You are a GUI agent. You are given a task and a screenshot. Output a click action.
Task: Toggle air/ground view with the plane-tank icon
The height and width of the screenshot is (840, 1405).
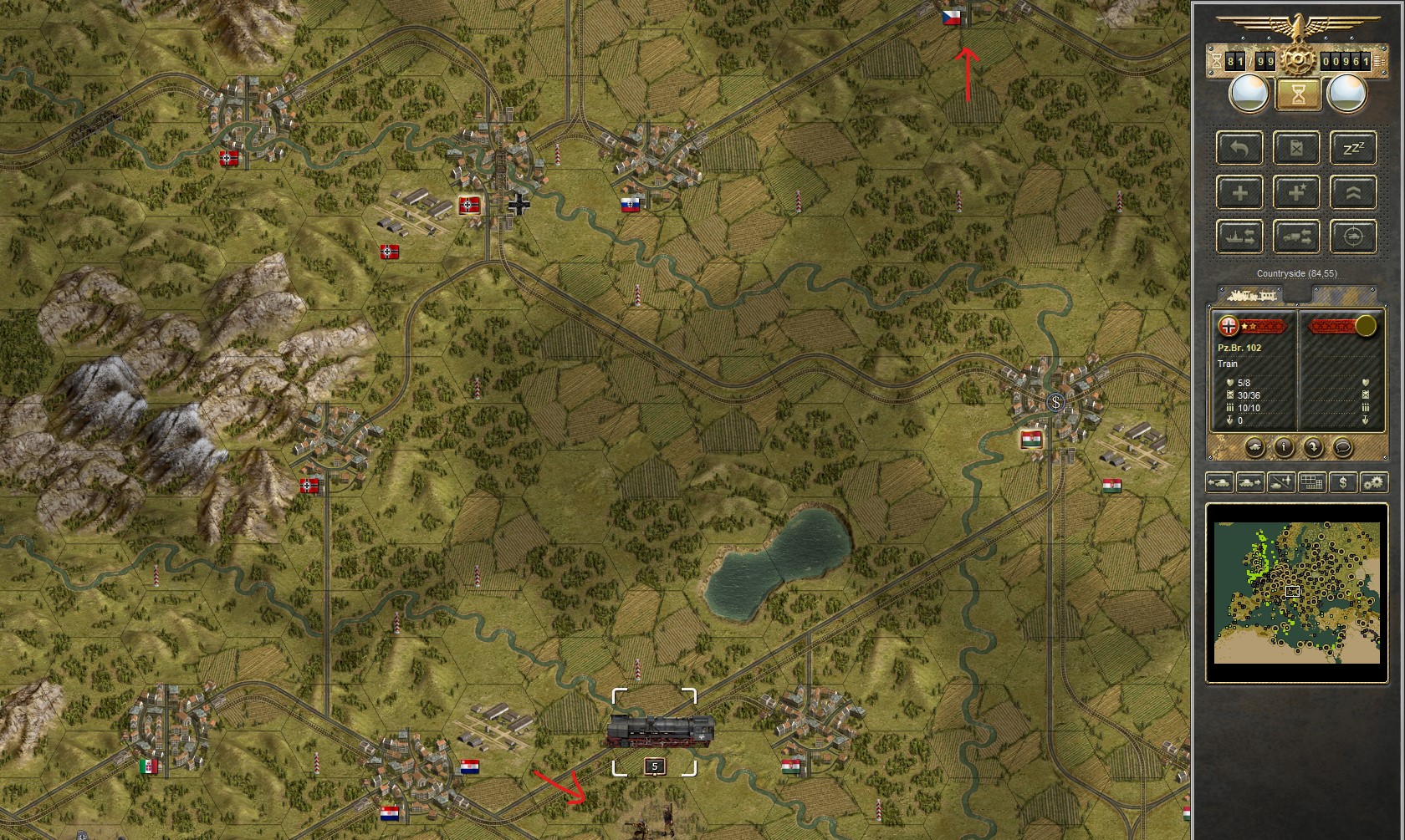(1280, 482)
